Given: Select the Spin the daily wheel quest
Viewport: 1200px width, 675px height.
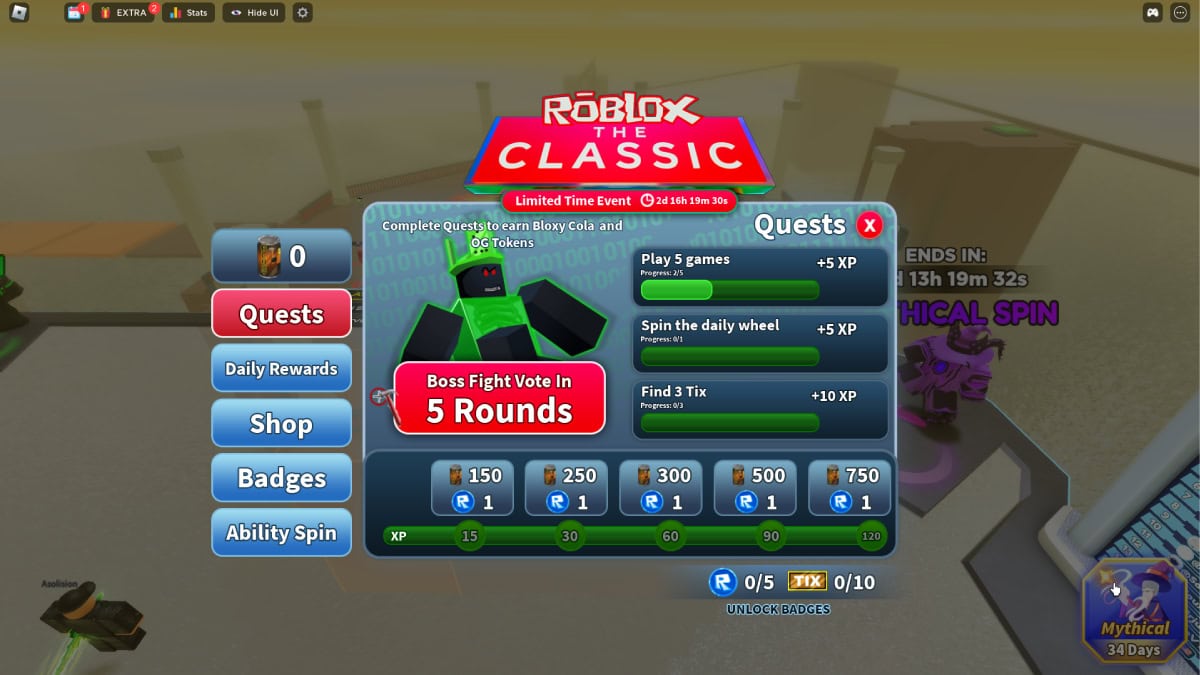Looking at the screenshot, I should click(x=760, y=343).
